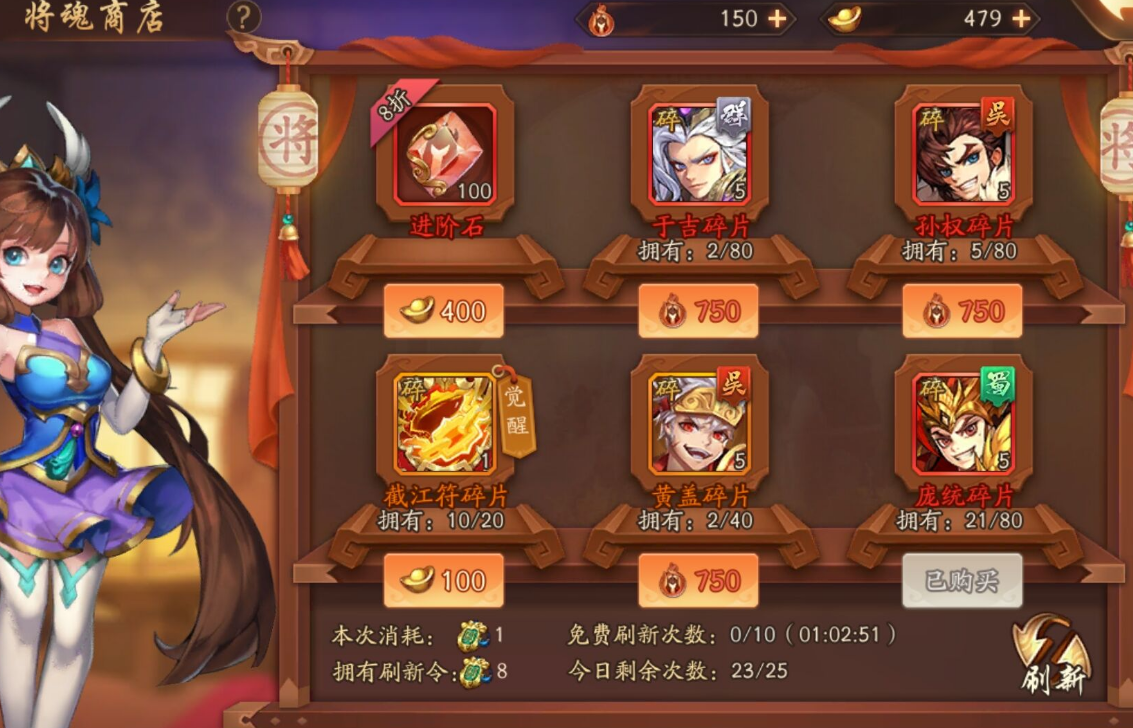Select the 截江符碎片 item
The height and width of the screenshot is (728, 1133).
(x=445, y=424)
